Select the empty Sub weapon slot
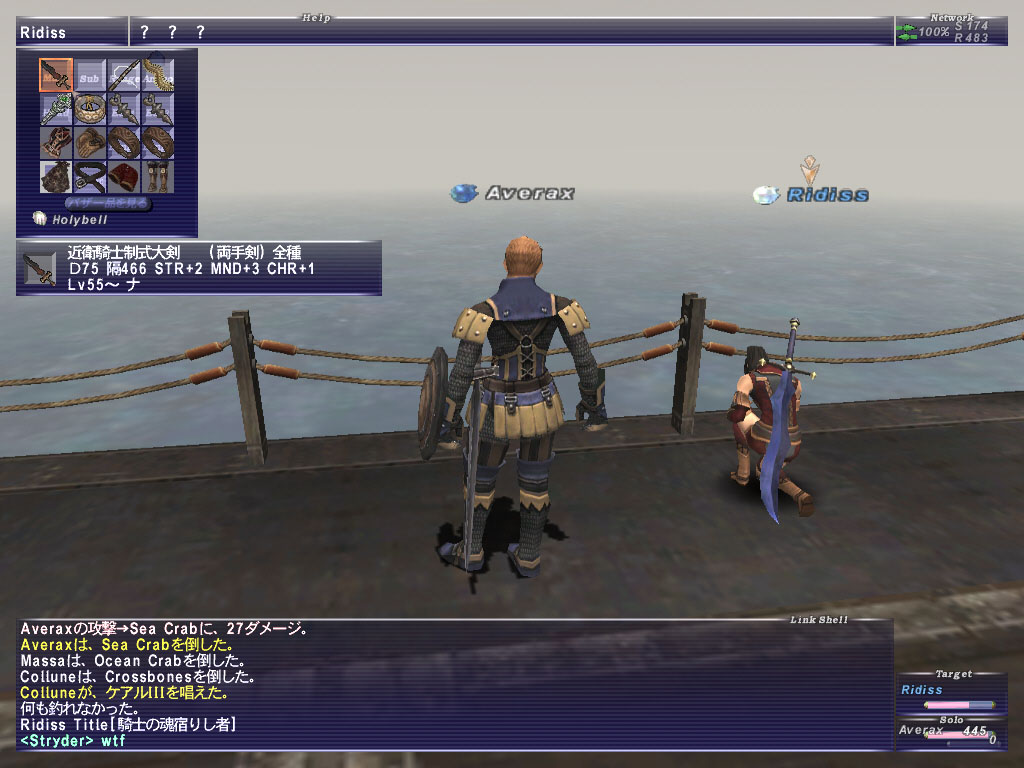 pos(90,75)
